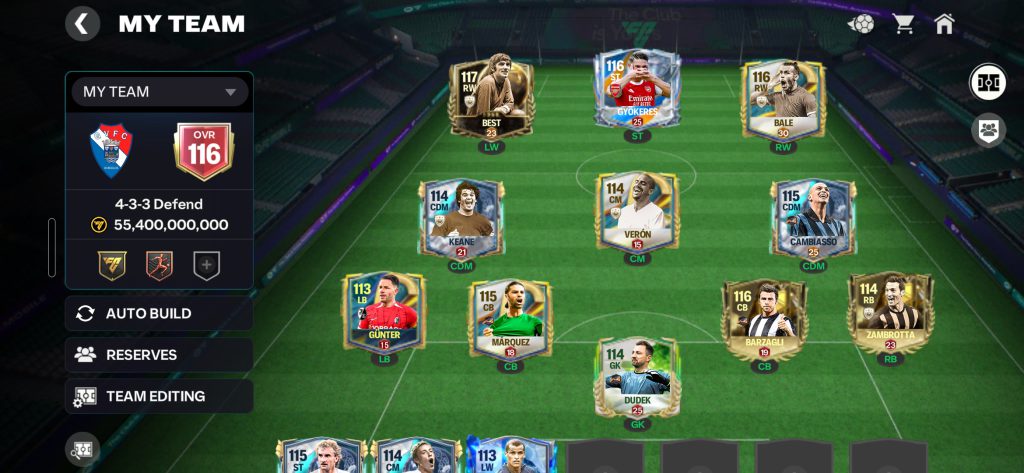Open the MY TEAM dropdown
This screenshot has height=473, width=1024.
click(x=159, y=92)
